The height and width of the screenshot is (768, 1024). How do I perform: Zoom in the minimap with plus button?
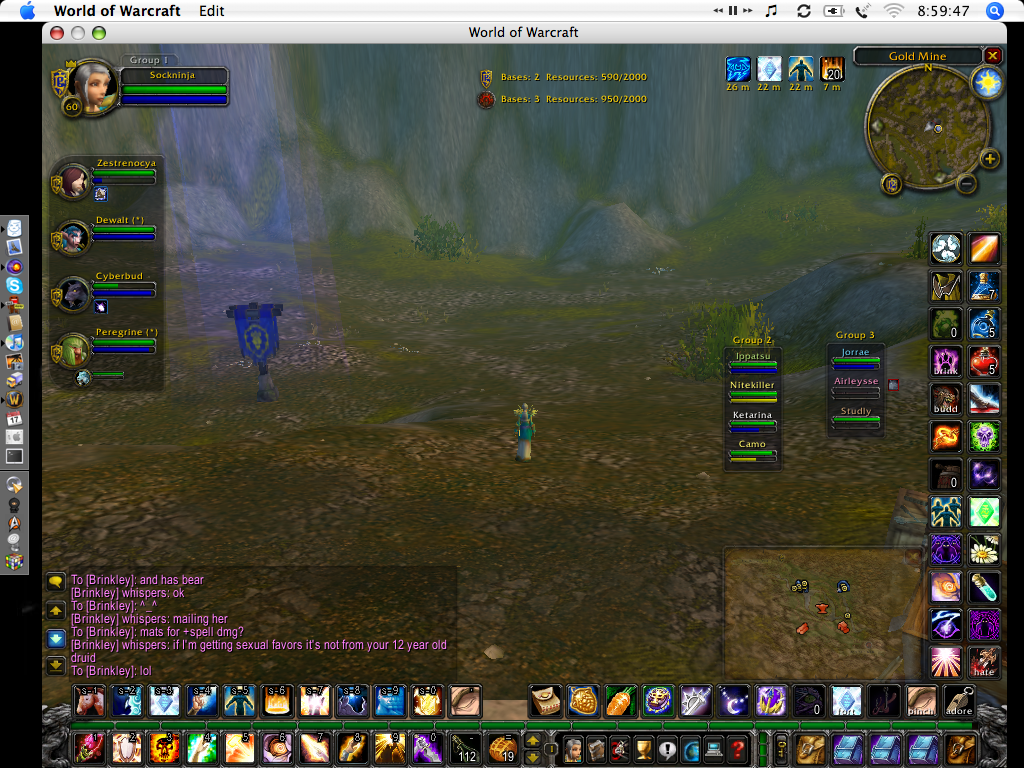pos(989,159)
